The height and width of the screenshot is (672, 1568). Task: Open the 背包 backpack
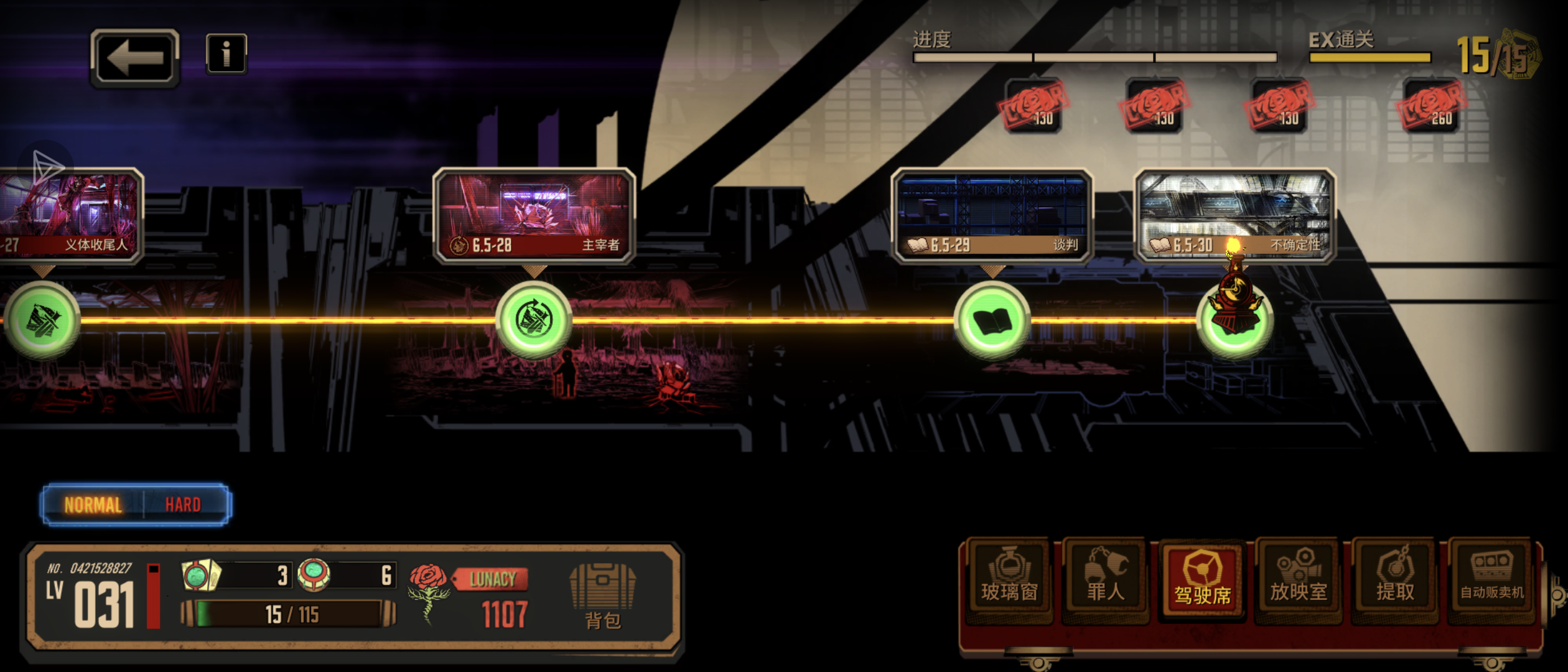pos(602,594)
